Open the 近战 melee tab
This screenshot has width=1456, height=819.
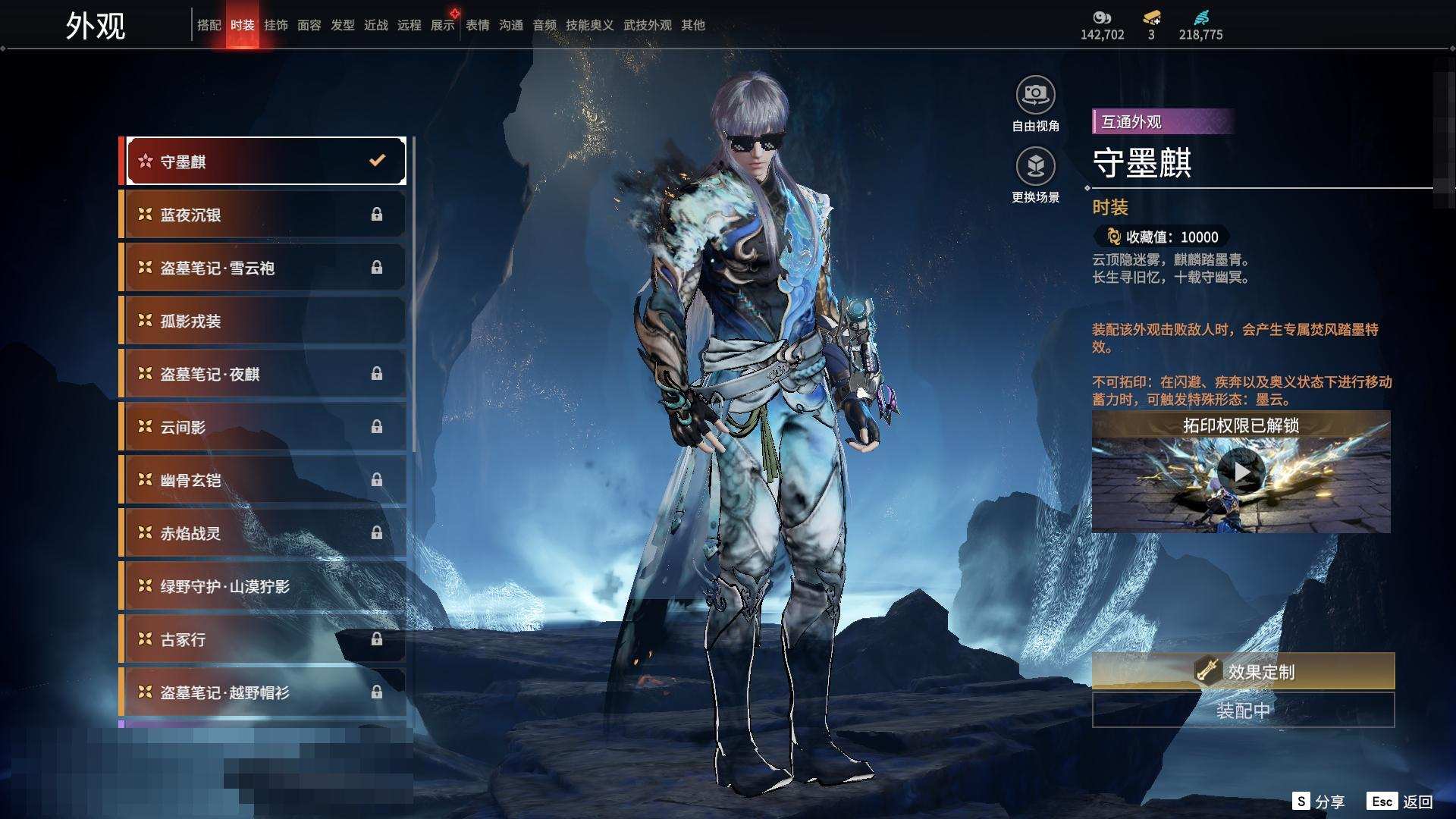point(375,25)
